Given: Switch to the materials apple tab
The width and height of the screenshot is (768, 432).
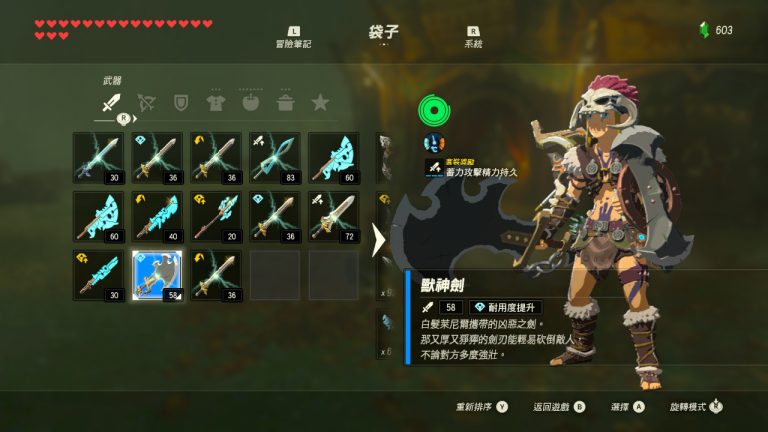Looking at the screenshot, I should pyautogui.click(x=251, y=101).
